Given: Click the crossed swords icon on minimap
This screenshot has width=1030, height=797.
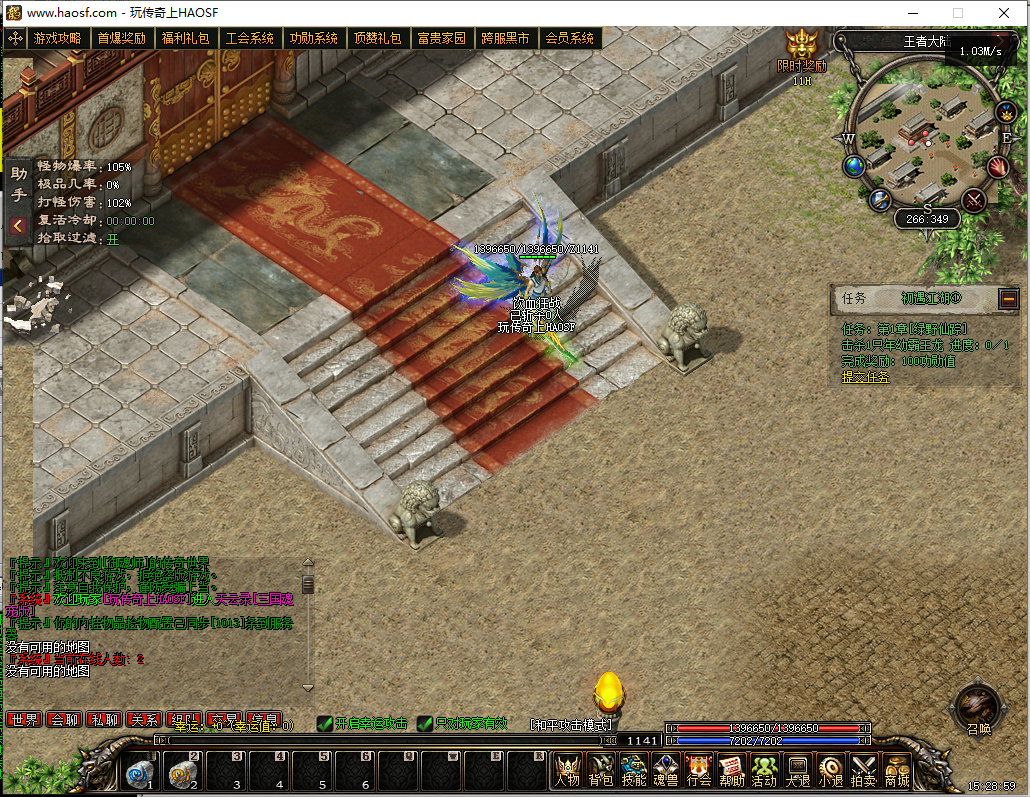Looking at the screenshot, I should tap(973, 200).
